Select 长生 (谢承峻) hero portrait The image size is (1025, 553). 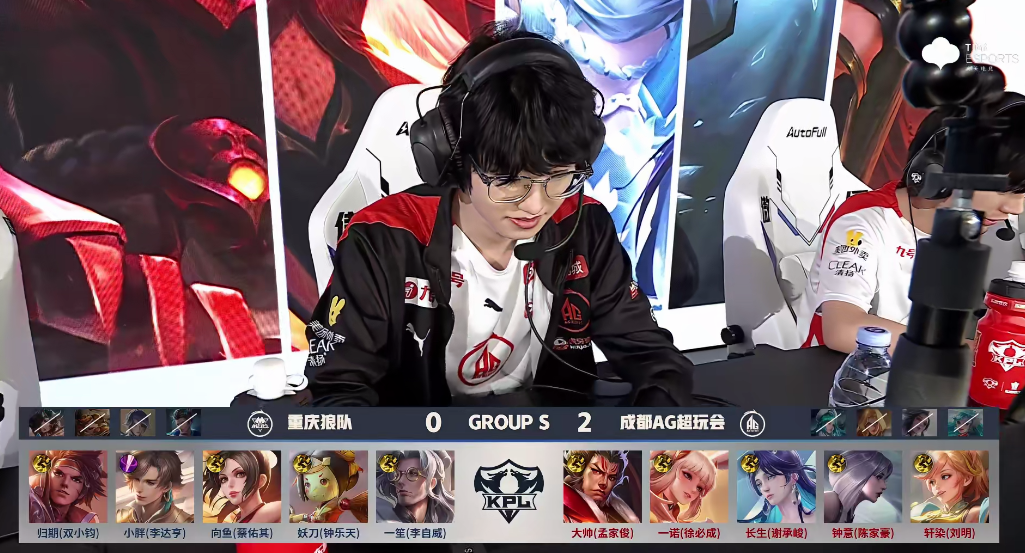(x=776, y=486)
